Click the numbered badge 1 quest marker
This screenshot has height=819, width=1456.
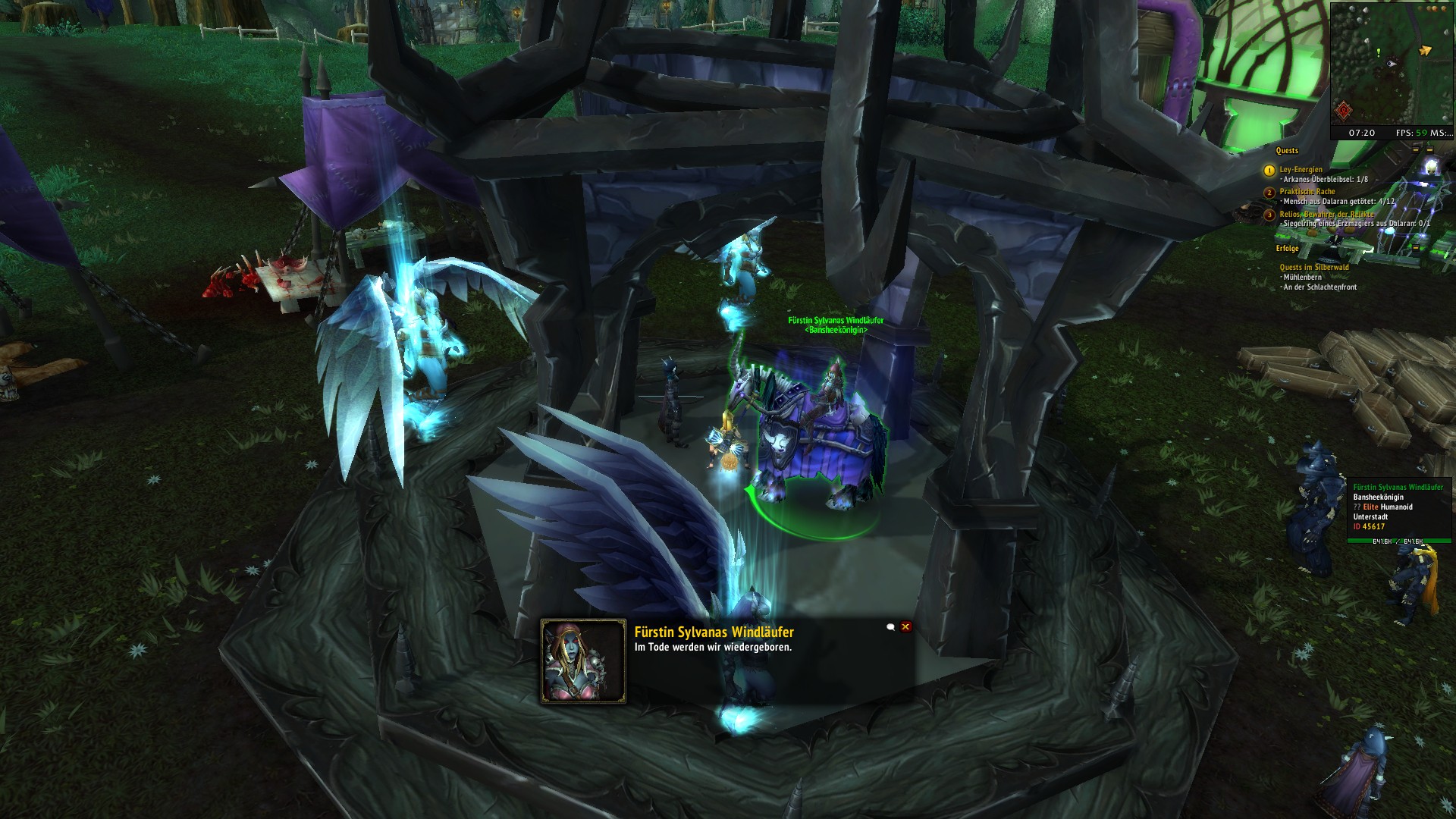(1269, 171)
